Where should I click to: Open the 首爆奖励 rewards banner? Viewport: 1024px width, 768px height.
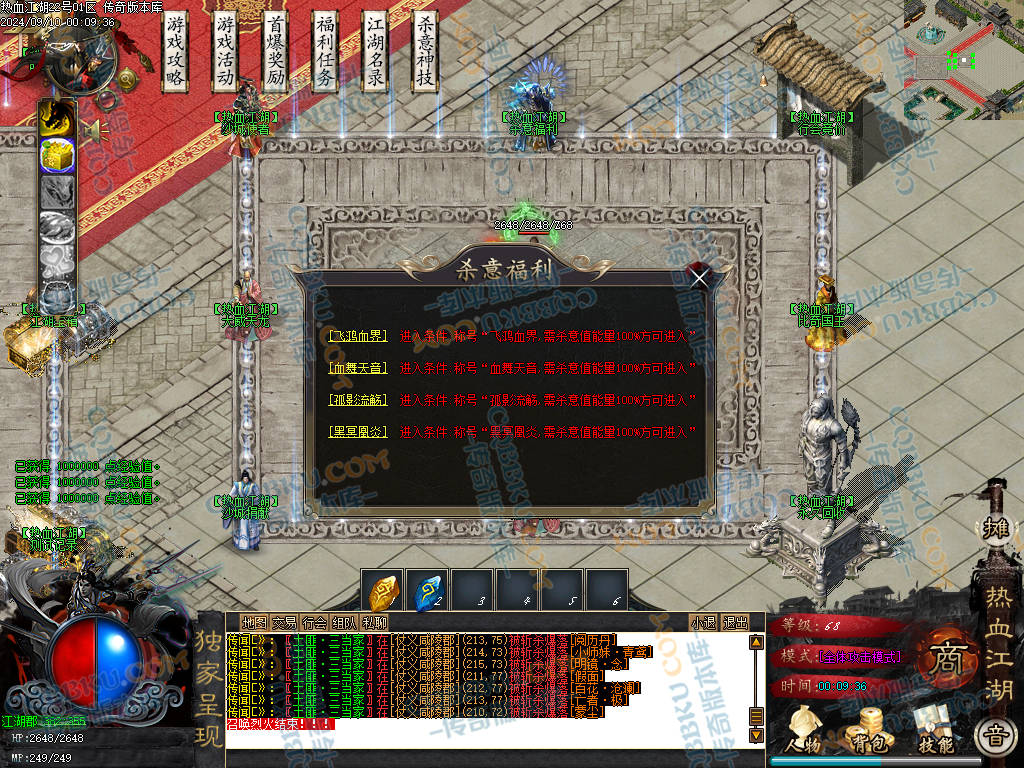pos(276,51)
